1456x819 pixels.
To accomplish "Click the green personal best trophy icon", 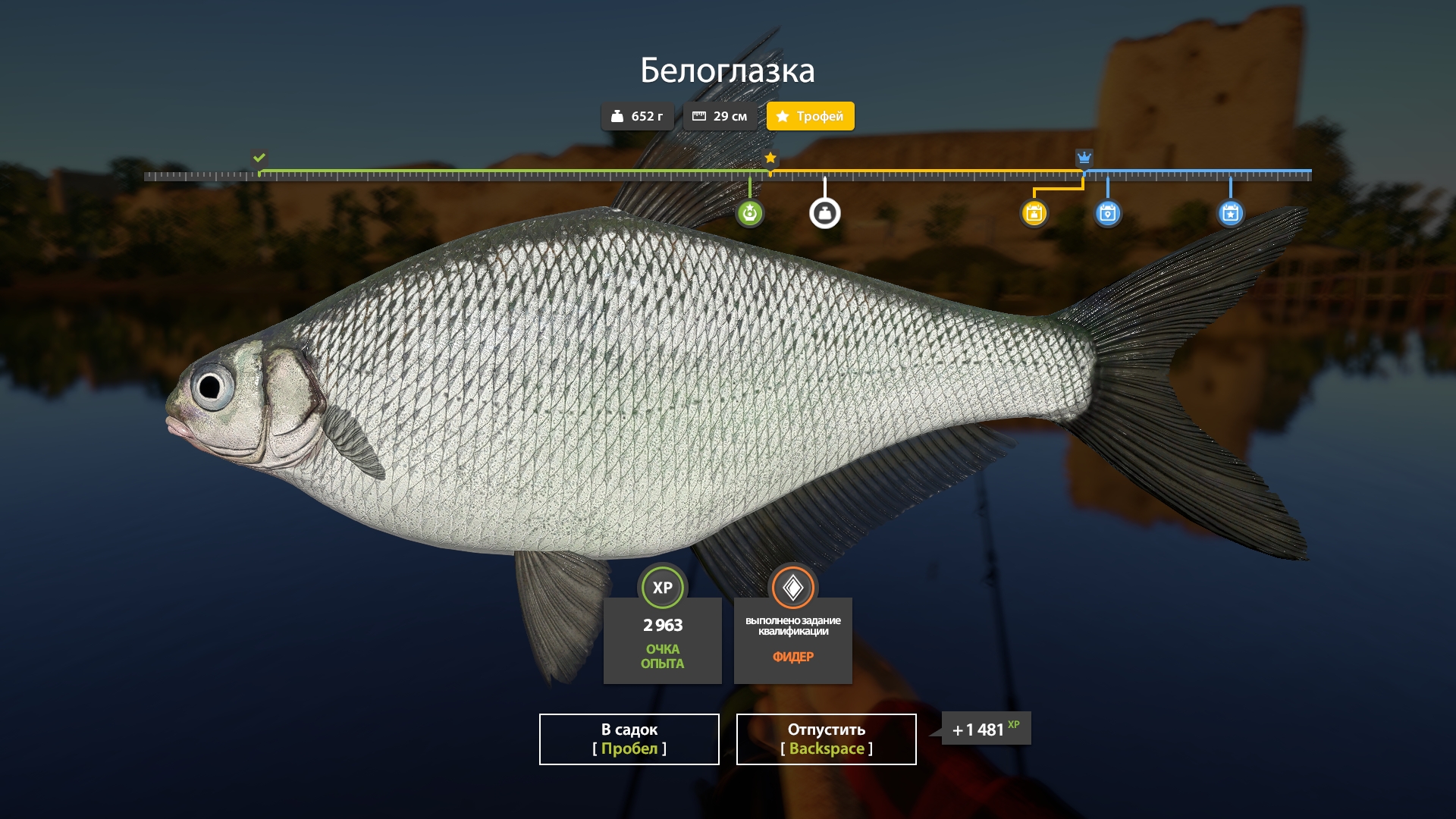I will pyautogui.click(x=749, y=213).
